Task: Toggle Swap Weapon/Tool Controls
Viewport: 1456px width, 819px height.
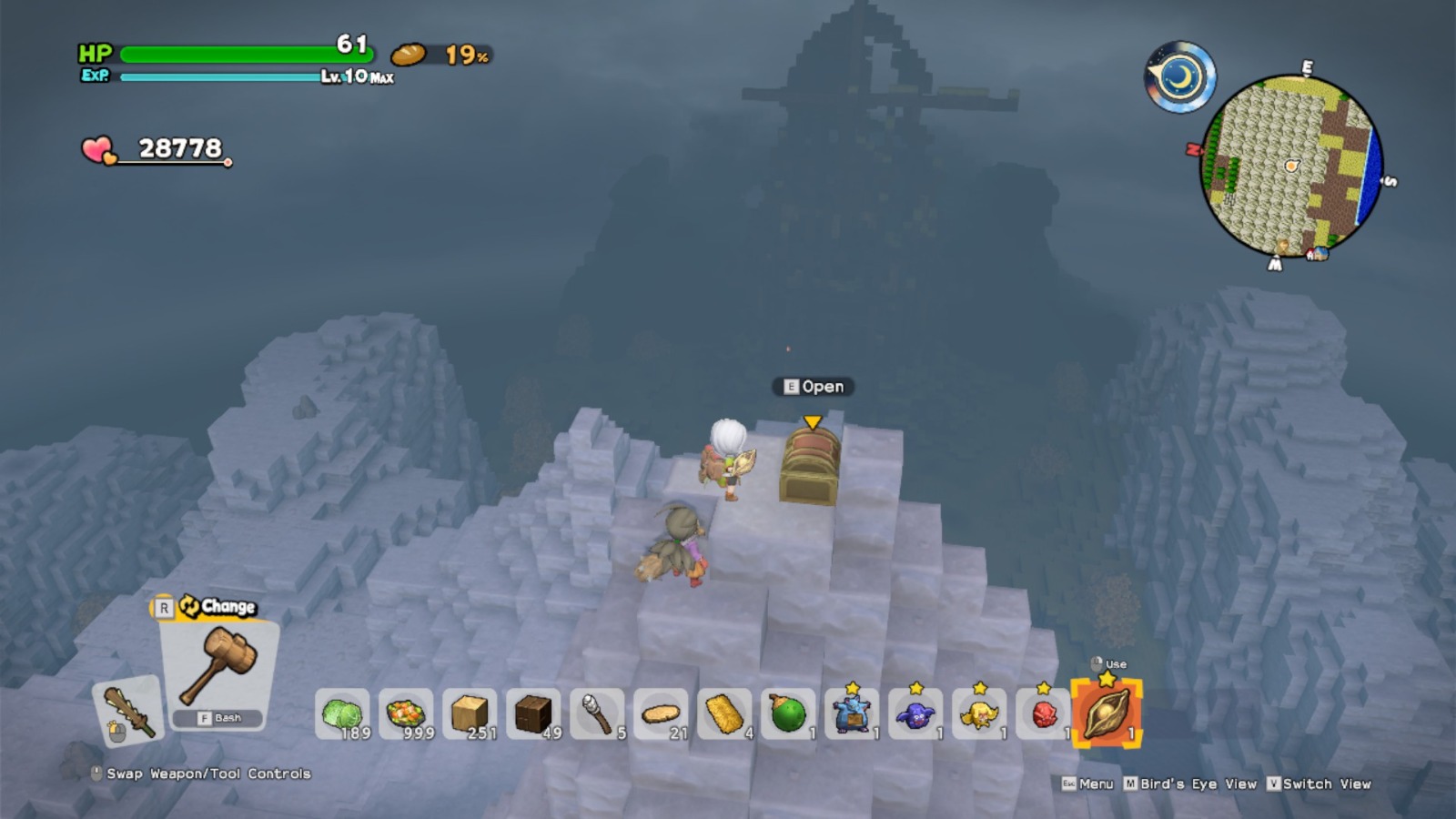Action: (x=205, y=773)
